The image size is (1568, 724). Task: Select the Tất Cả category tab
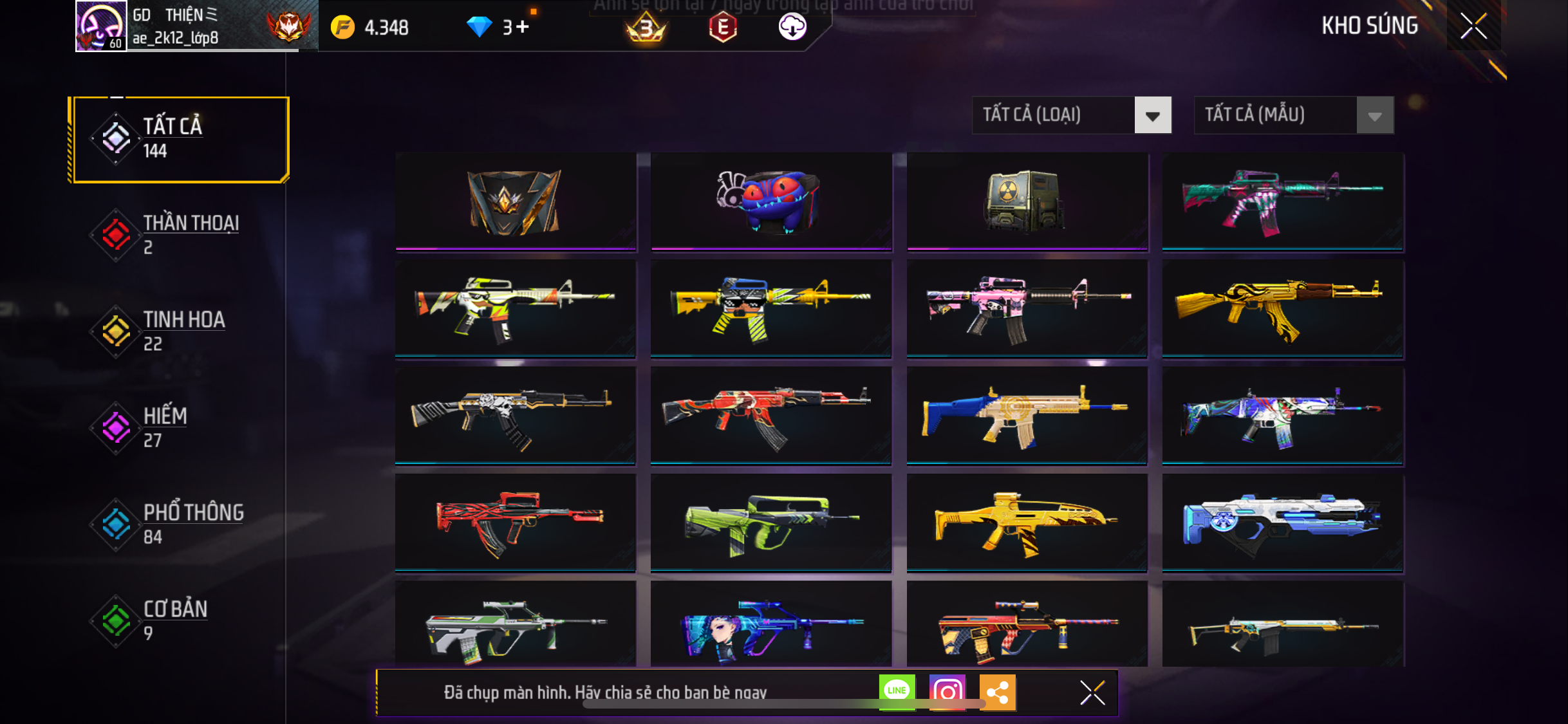(x=181, y=139)
